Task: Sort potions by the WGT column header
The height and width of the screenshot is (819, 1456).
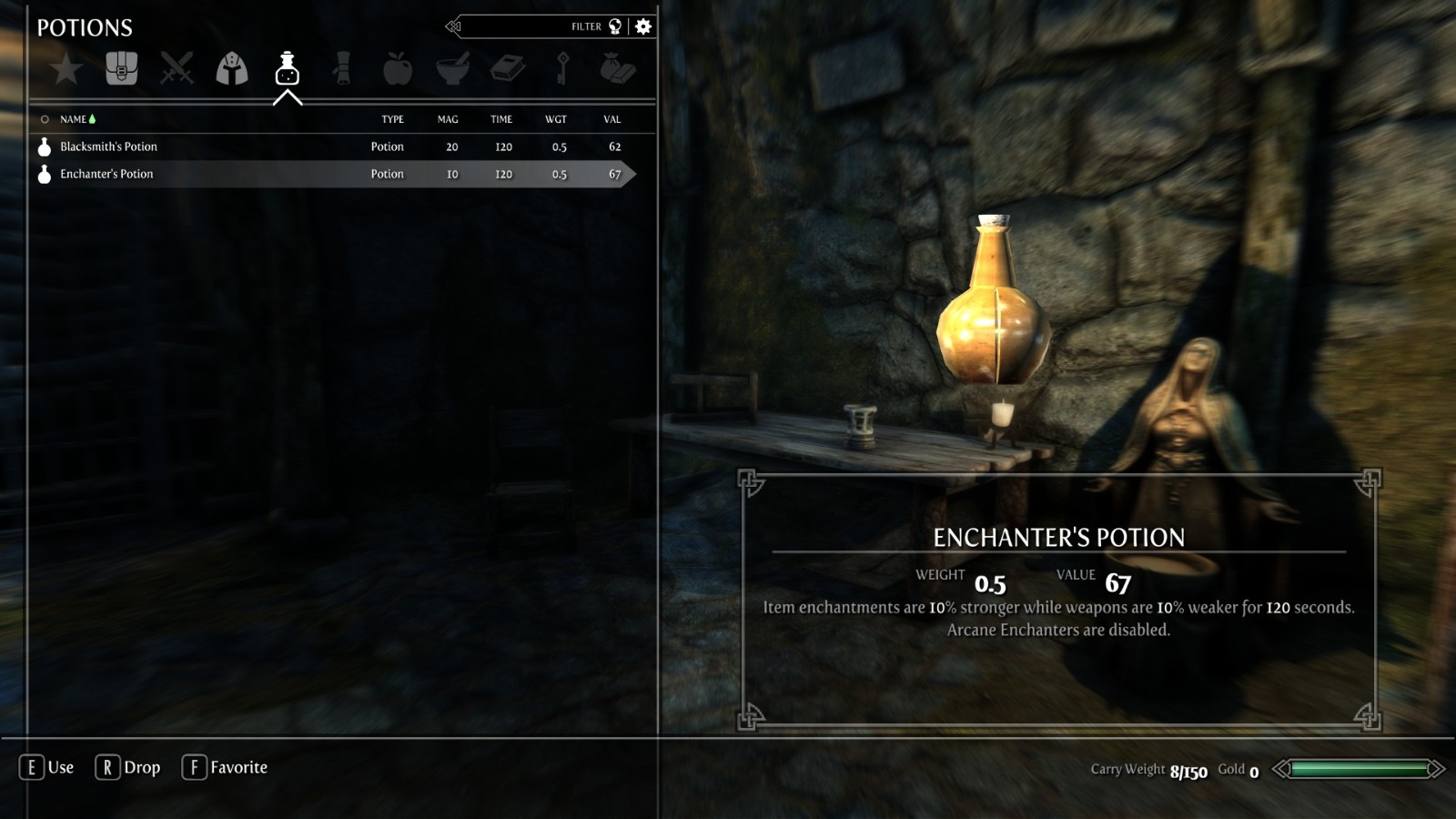Action: point(556,119)
